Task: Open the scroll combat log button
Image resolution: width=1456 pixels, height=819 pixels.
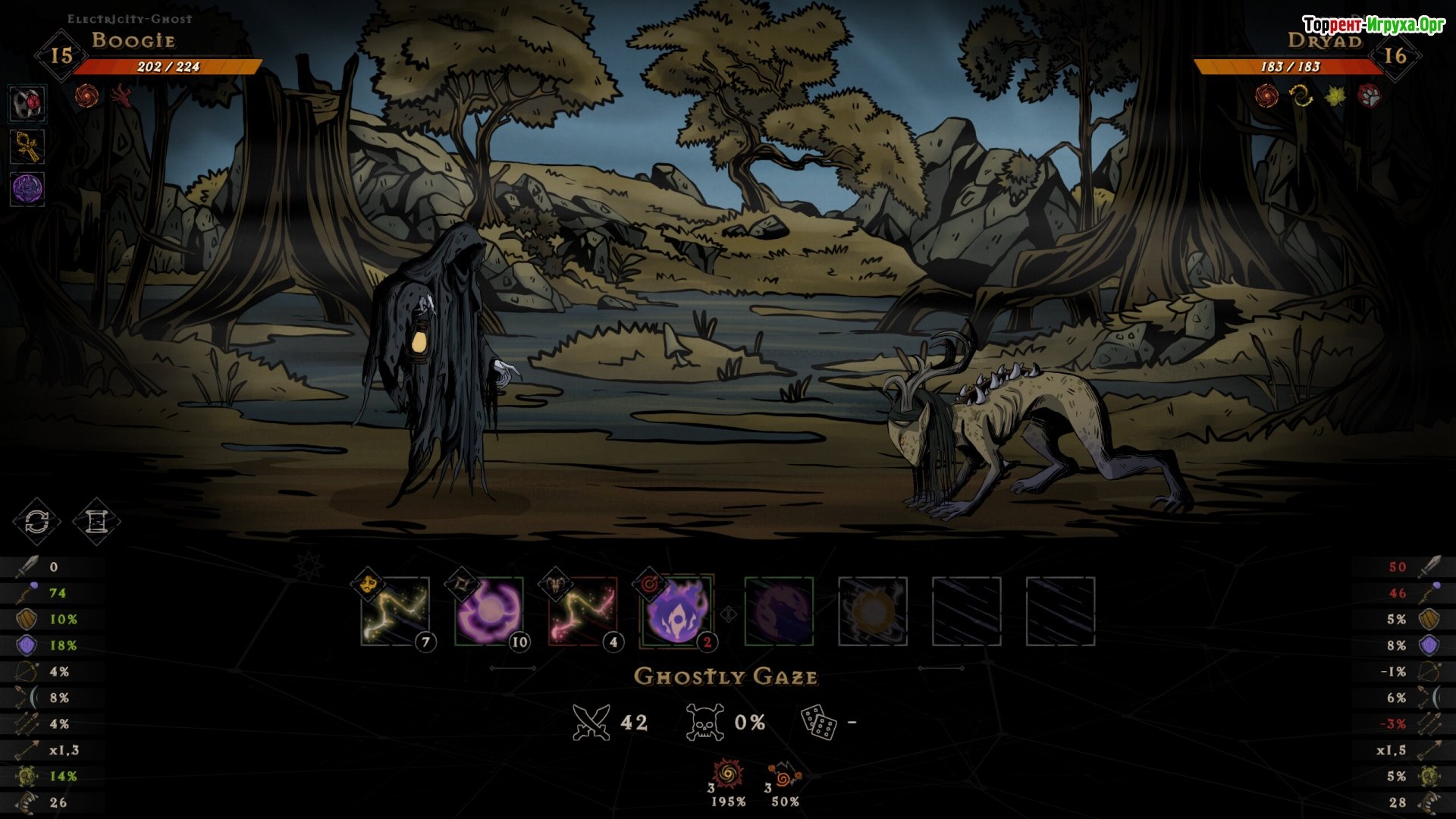Action: pos(96,522)
